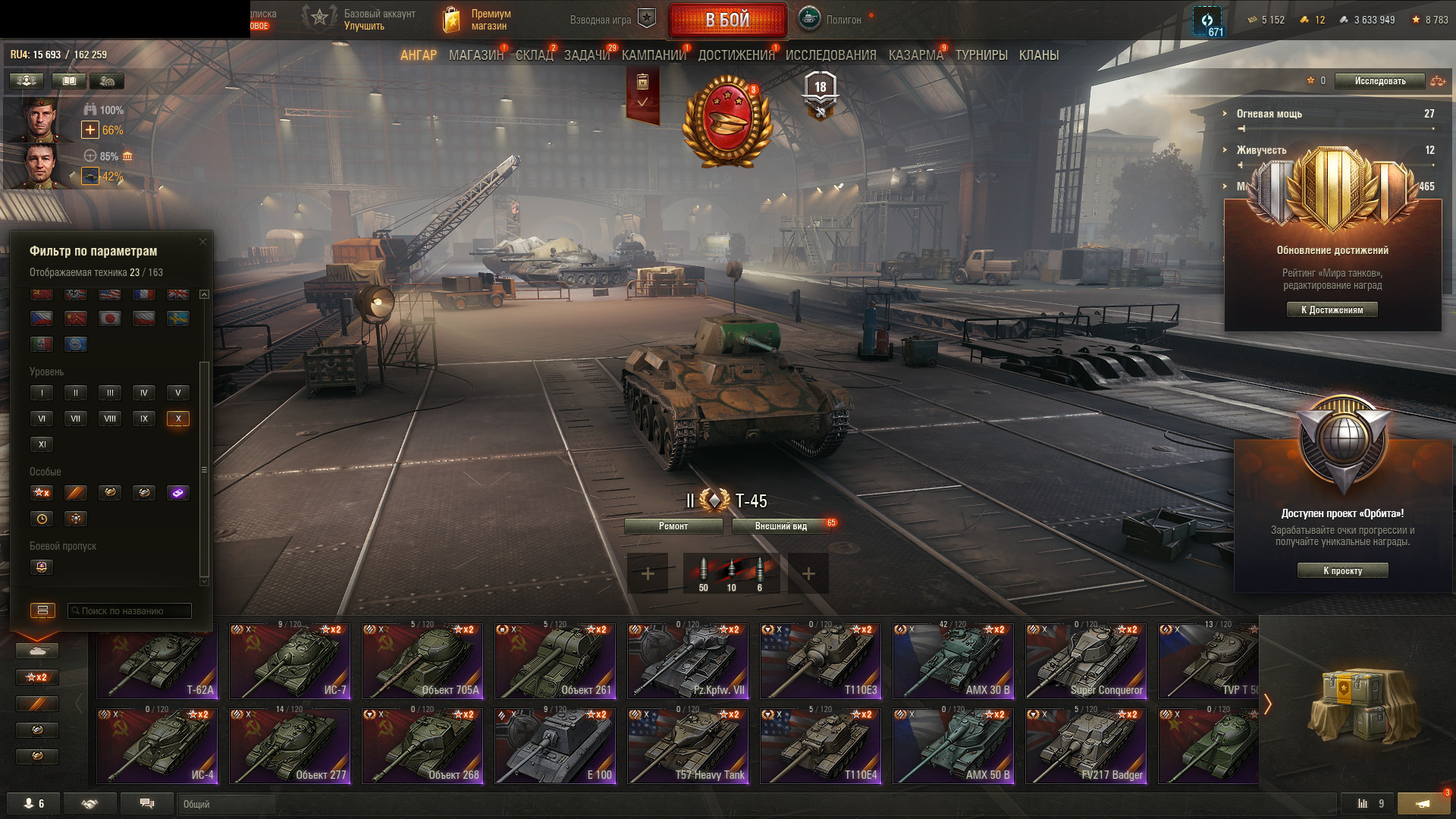Select the E 100 tank
The width and height of the screenshot is (1456, 819).
coord(555,746)
